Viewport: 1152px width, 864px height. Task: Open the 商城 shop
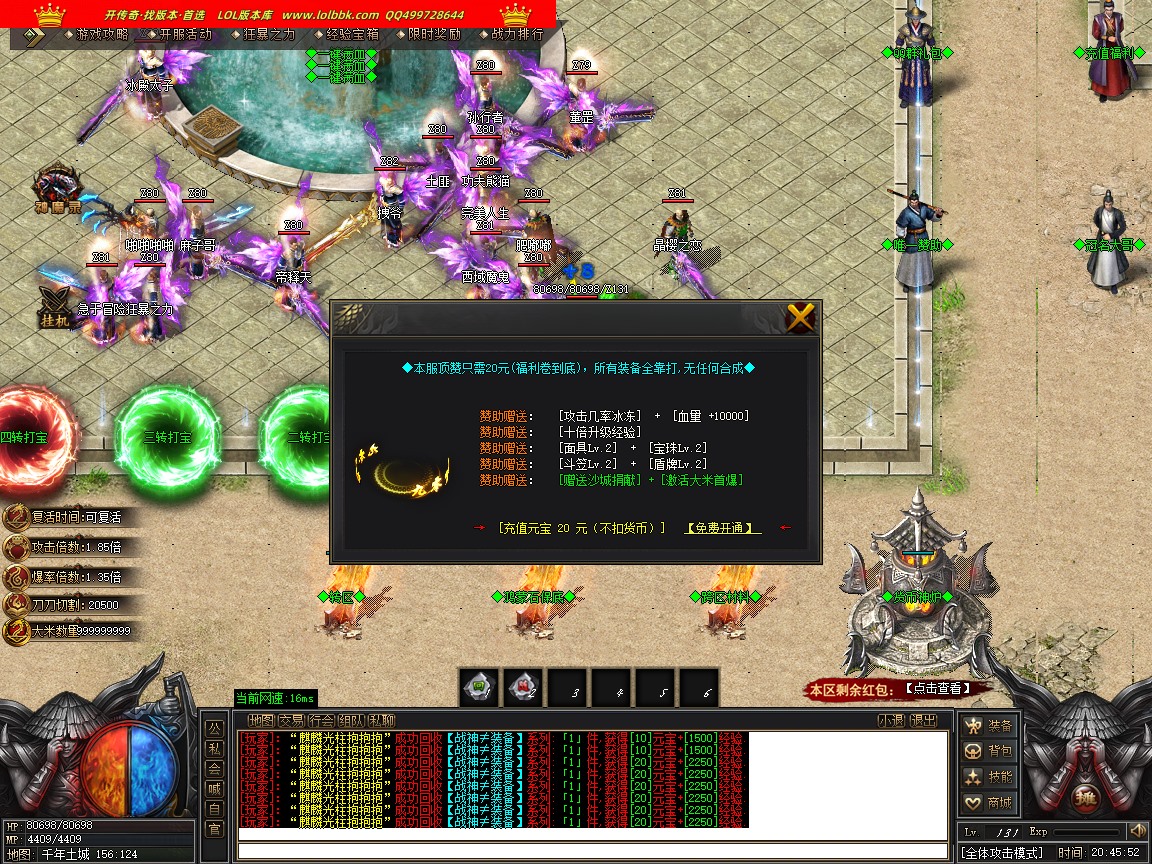point(988,803)
